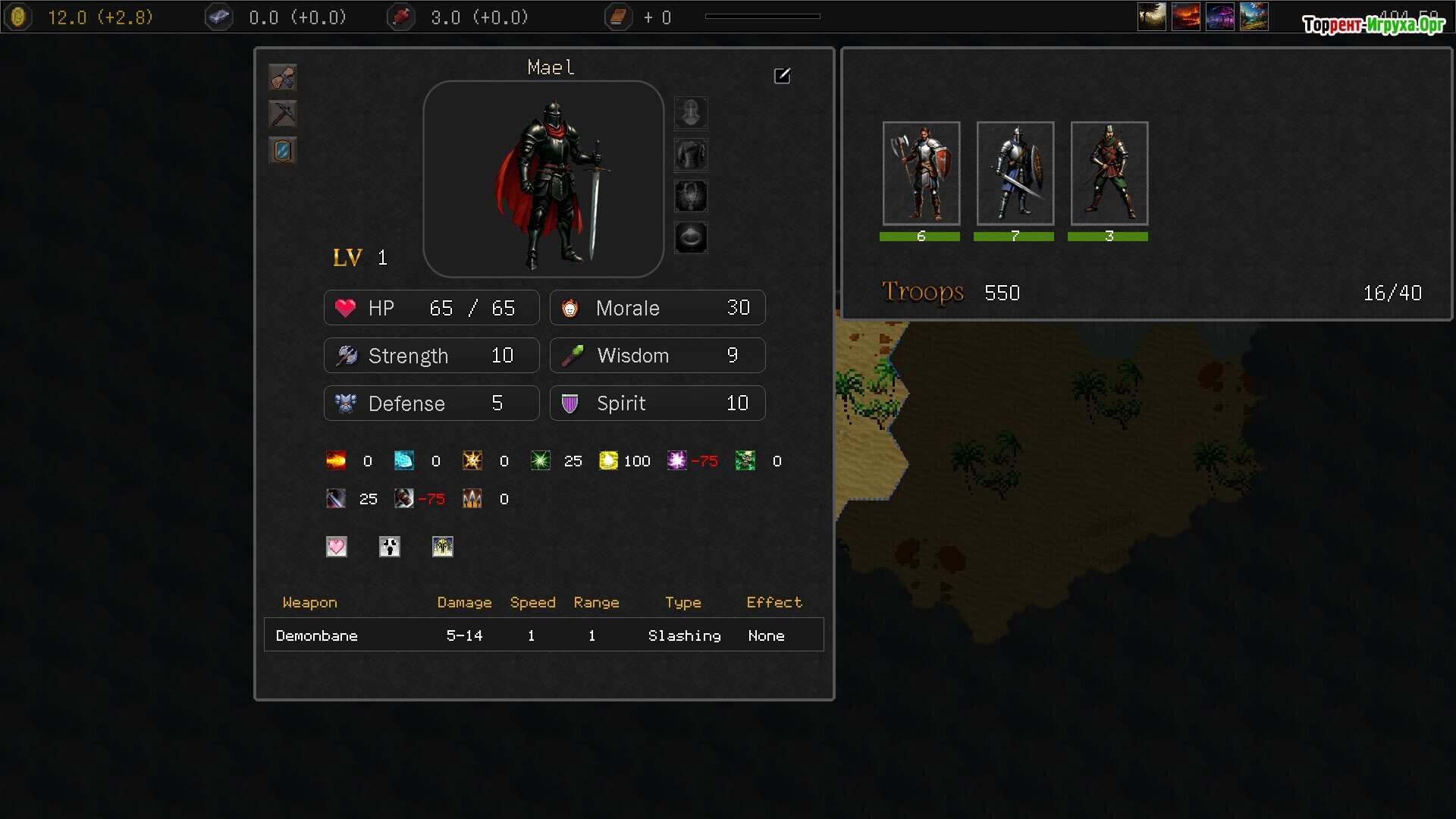Choose the armored swordsman troop
The image size is (1456, 819).
pos(1015,174)
